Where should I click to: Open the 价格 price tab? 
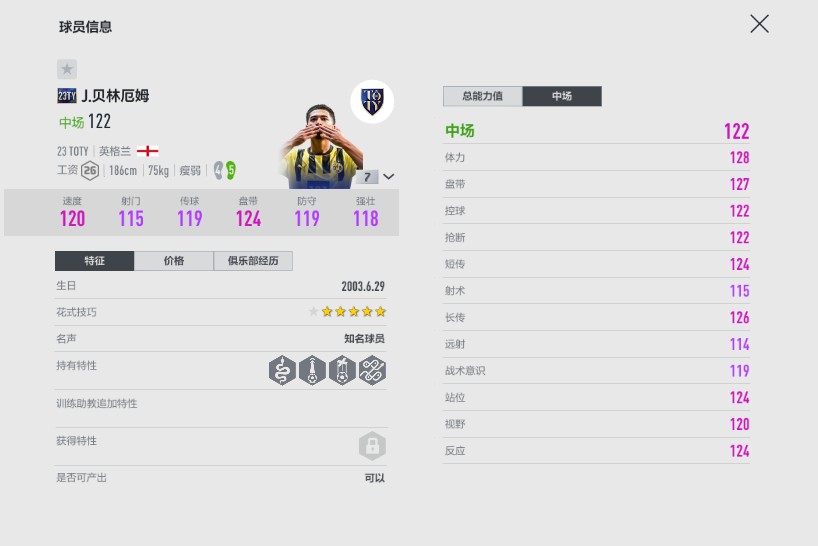tap(174, 261)
